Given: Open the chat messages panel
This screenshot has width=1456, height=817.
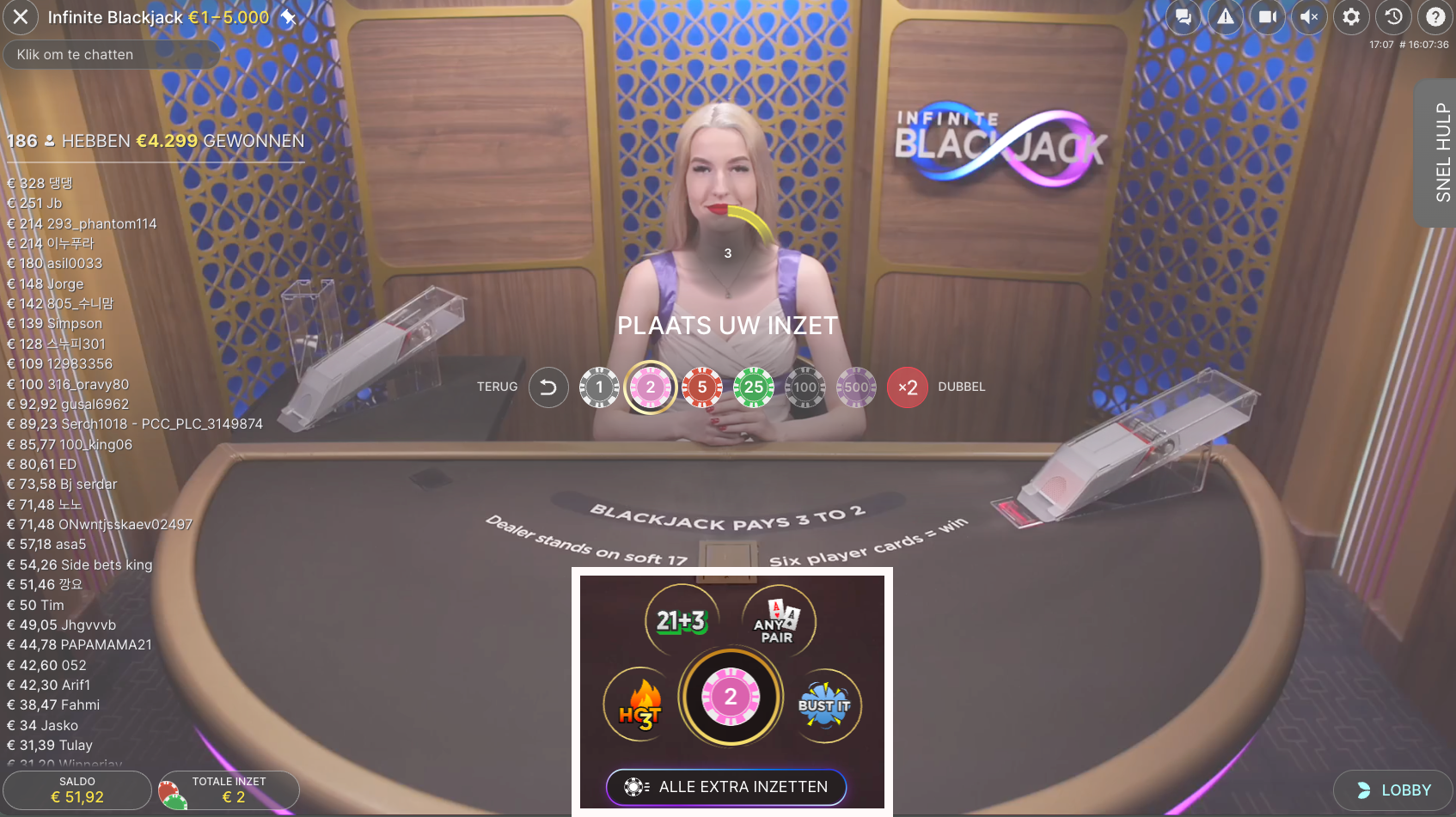Looking at the screenshot, I should (x=1183, y=17).
